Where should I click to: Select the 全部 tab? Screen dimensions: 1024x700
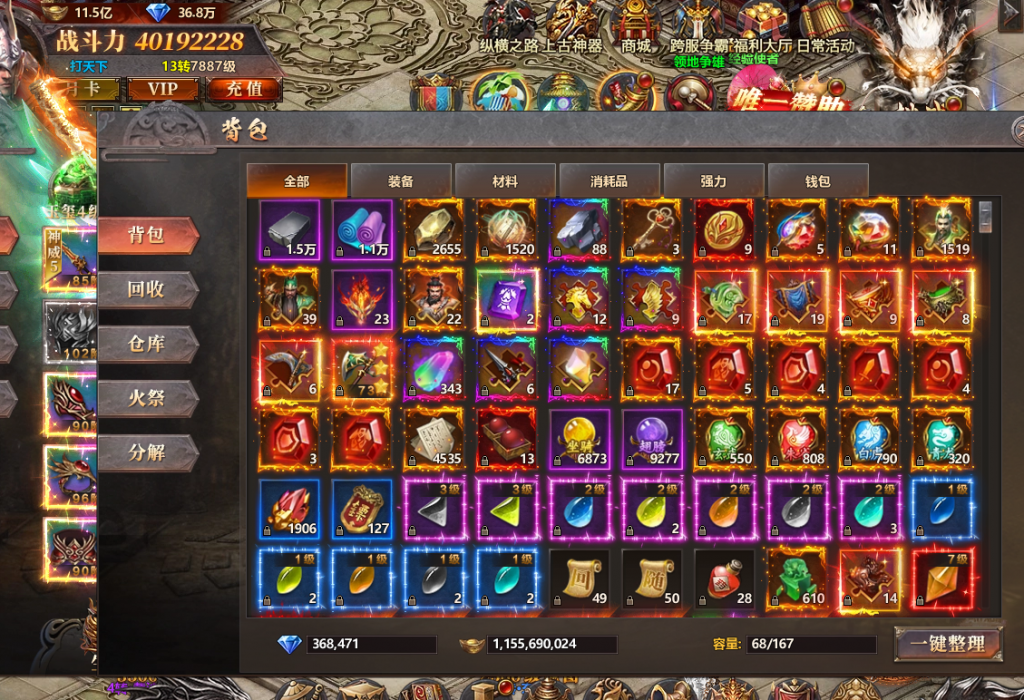(x=297, y=181)
